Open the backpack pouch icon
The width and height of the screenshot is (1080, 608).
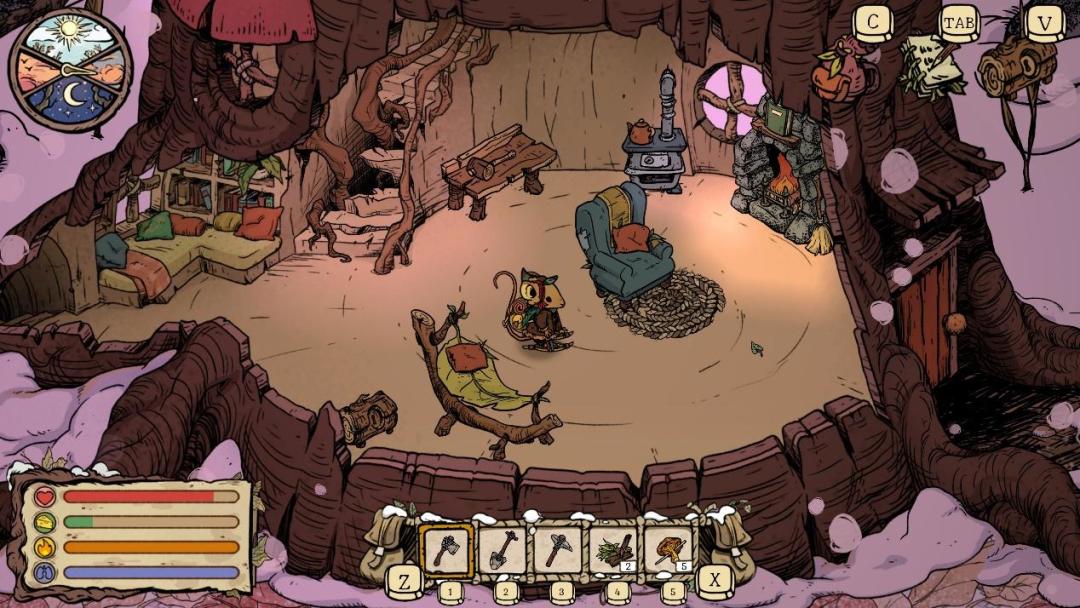point(841,70)
